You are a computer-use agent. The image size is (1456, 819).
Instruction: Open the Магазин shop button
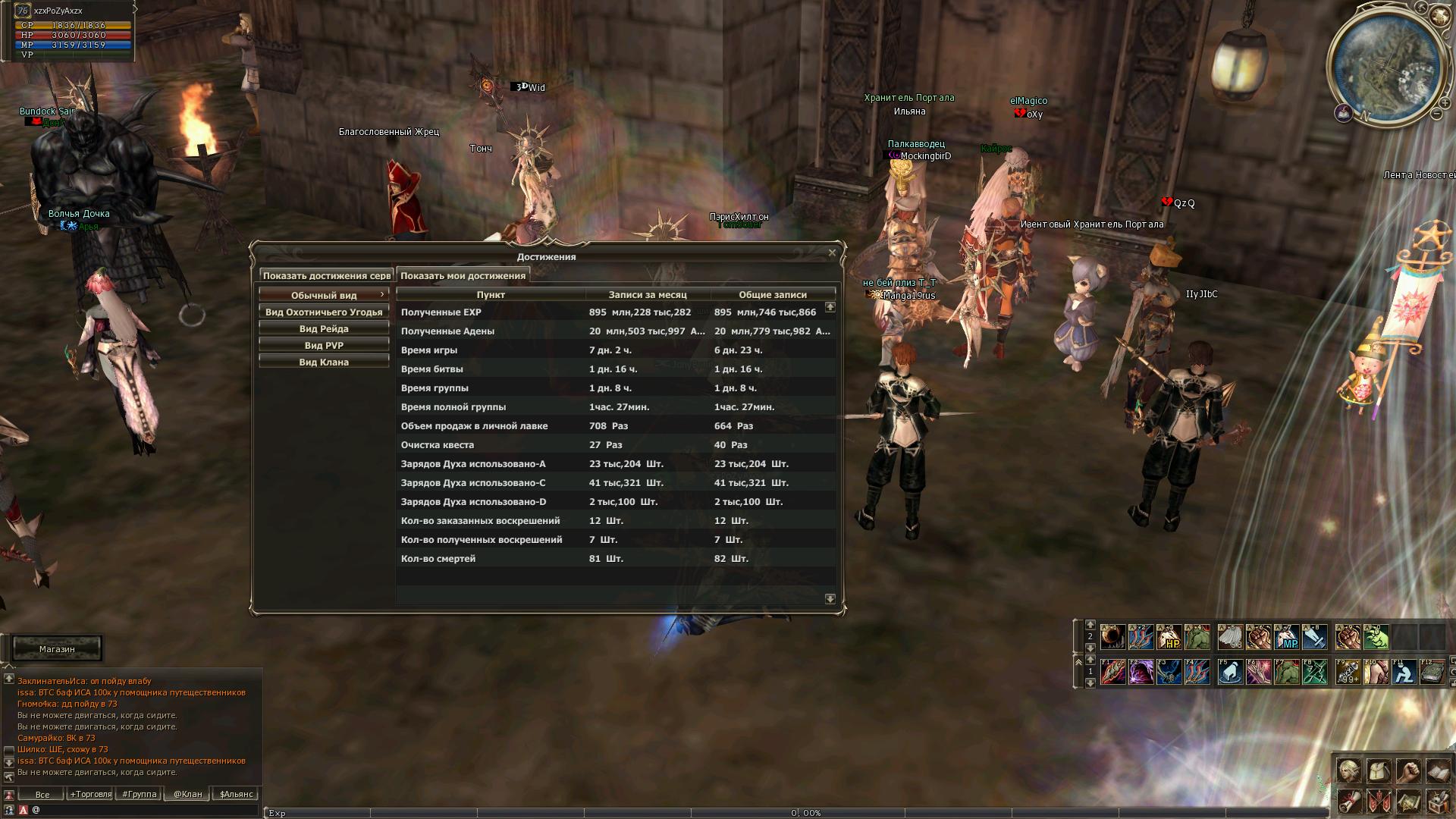coord(57,649)
